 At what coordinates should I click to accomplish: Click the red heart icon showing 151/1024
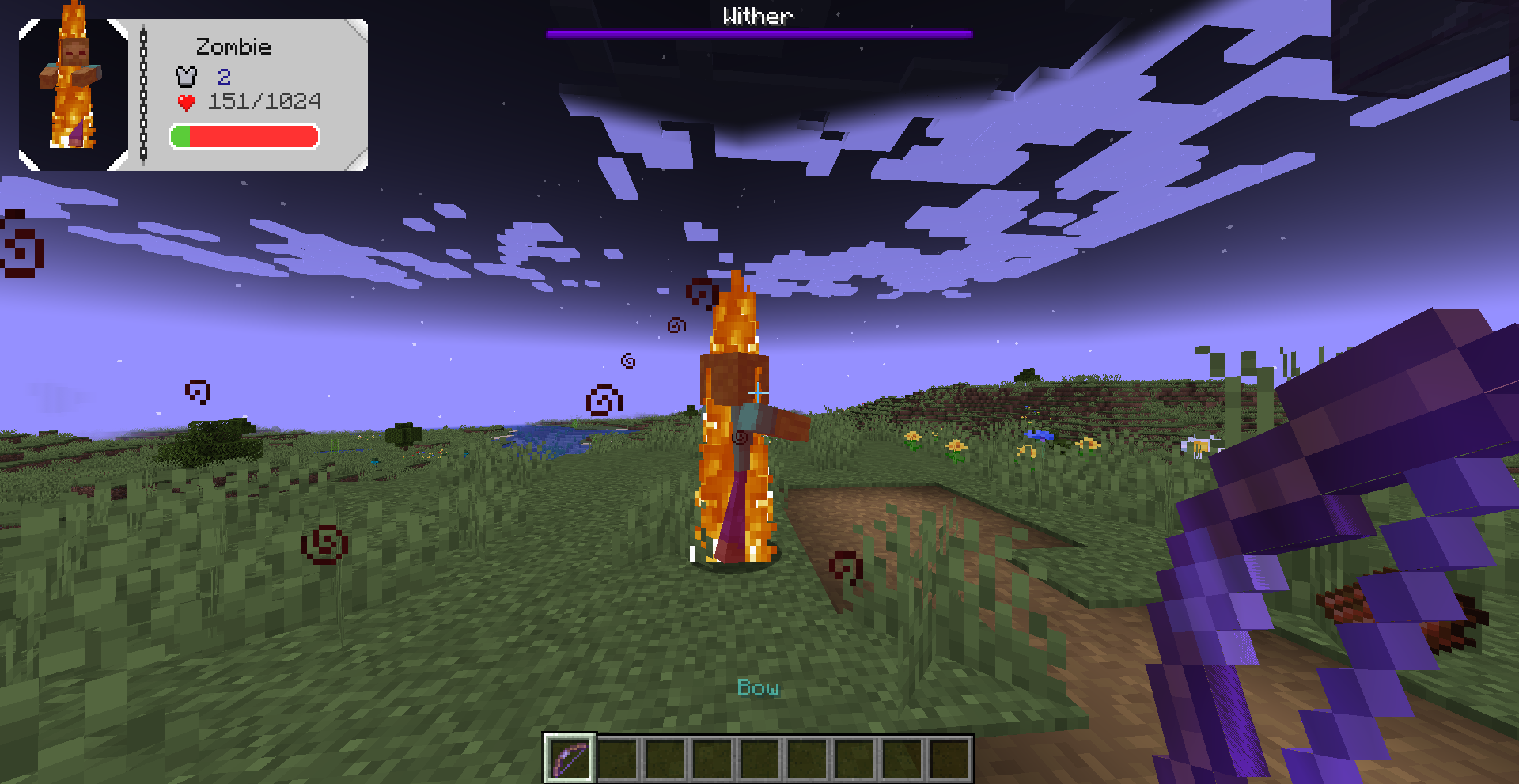[x=185, y=101]
